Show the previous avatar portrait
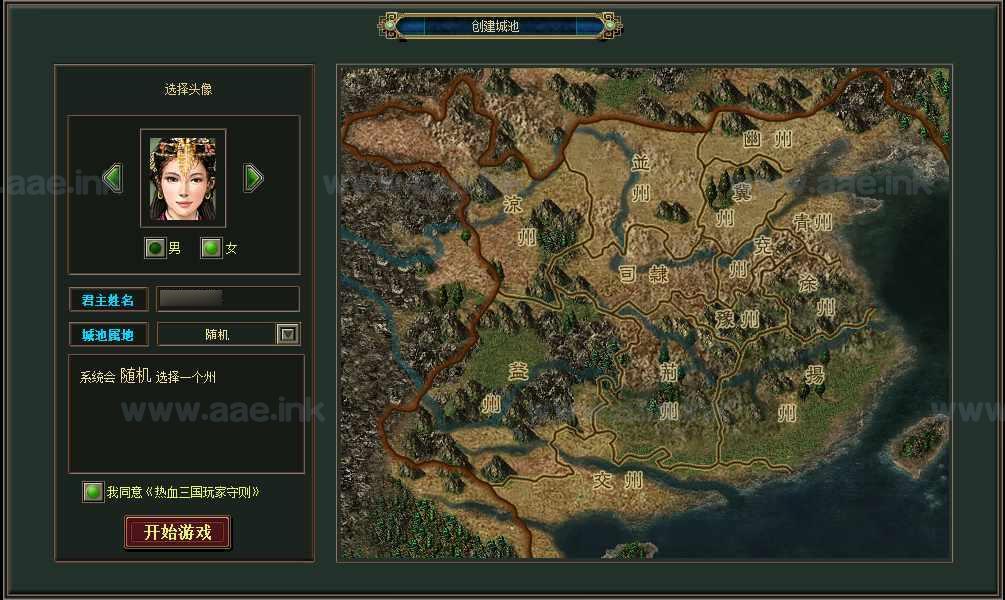Viewport: 1005px width, 600px height. click(x=113, y=178)
